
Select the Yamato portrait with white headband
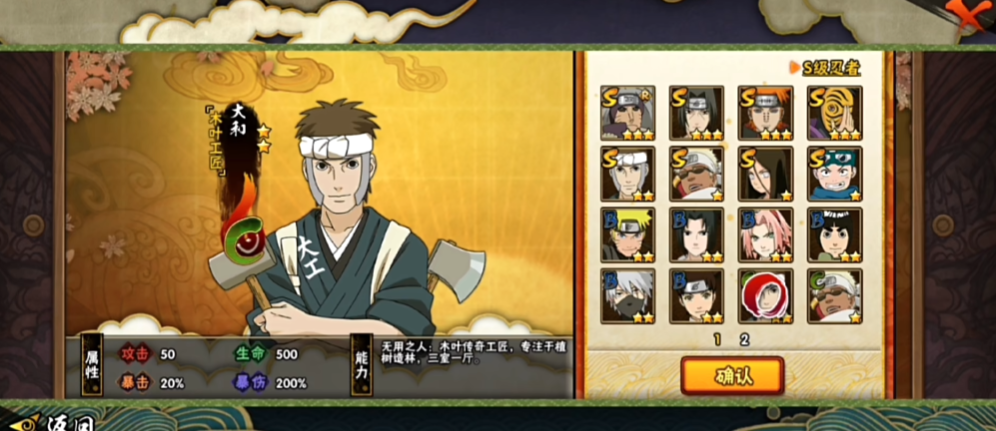627,174
